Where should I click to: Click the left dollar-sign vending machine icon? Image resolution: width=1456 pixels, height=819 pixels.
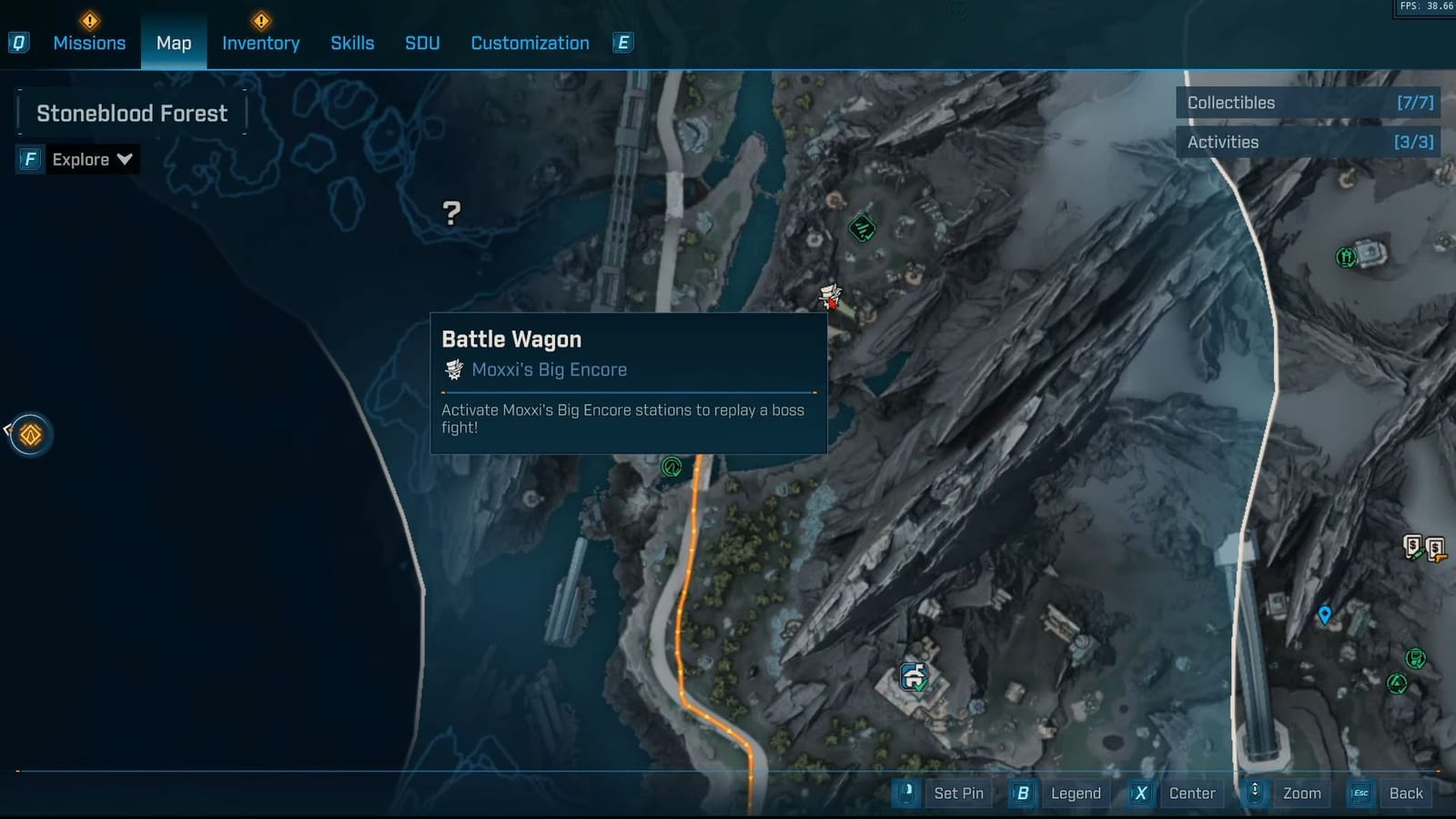1412,543
